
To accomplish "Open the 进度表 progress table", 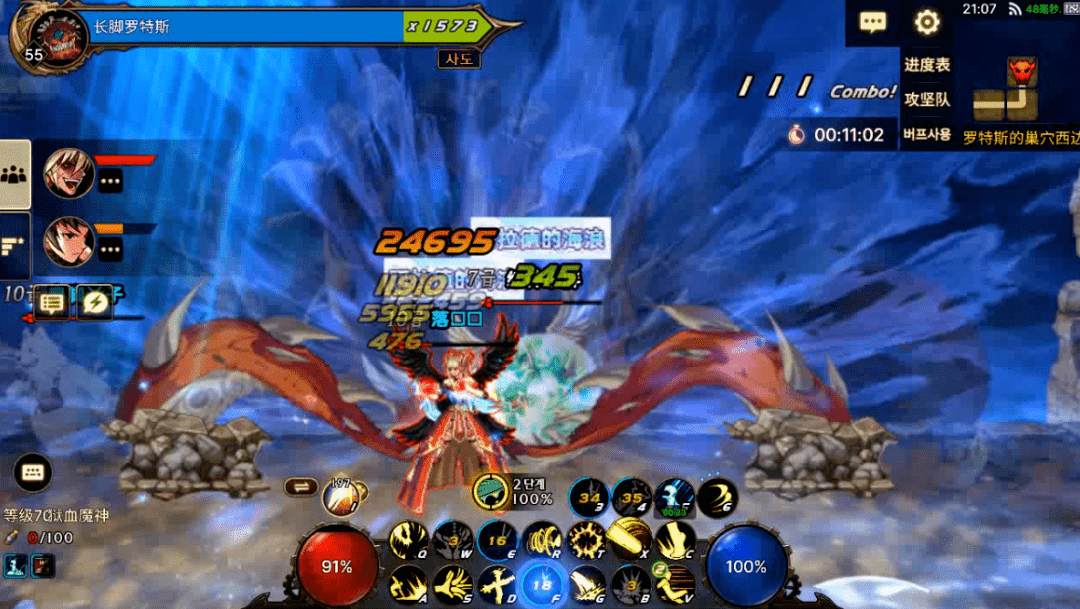I will tap(927, 65).
